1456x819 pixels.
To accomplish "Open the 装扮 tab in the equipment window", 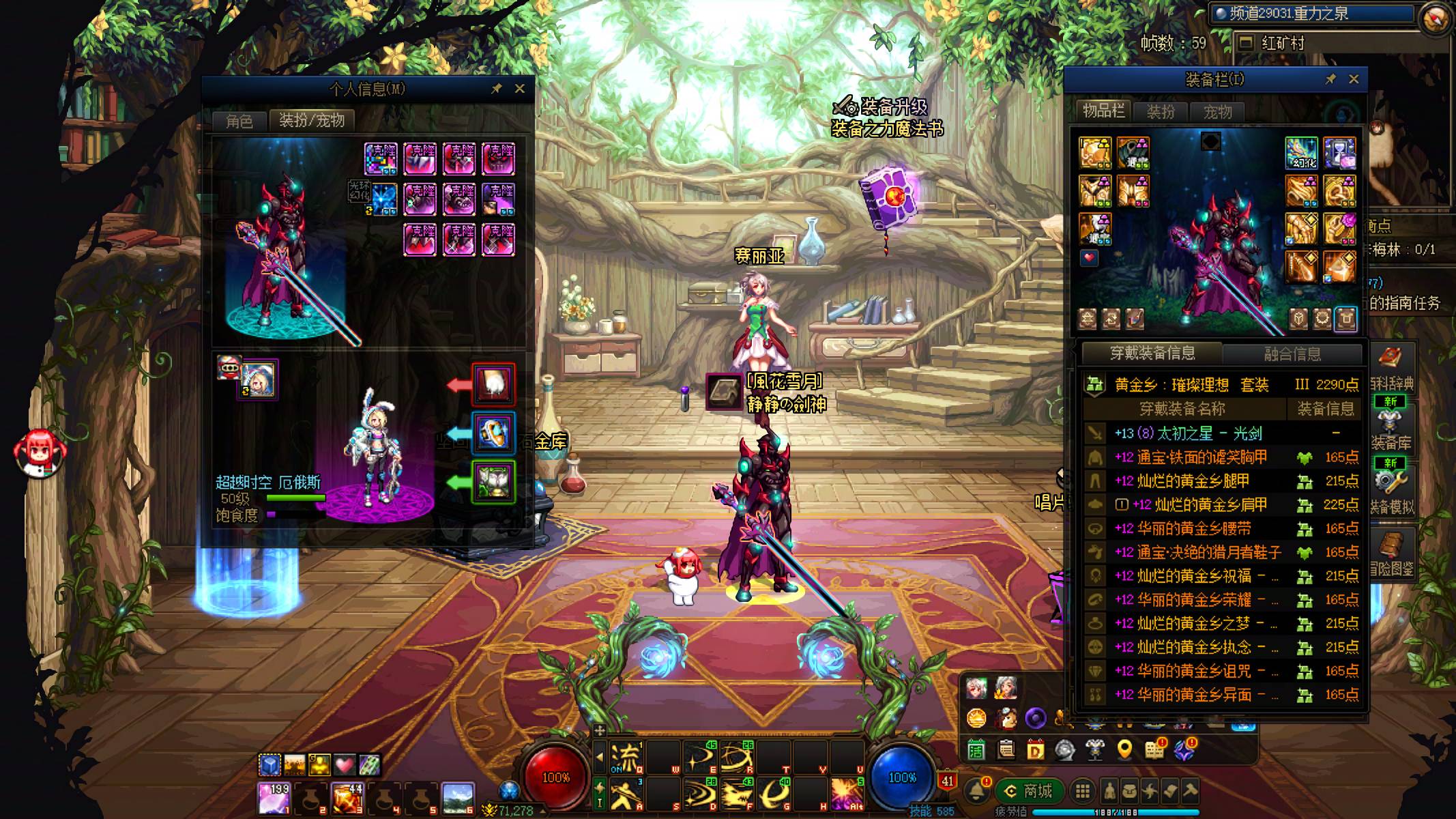I will 1160,111.
